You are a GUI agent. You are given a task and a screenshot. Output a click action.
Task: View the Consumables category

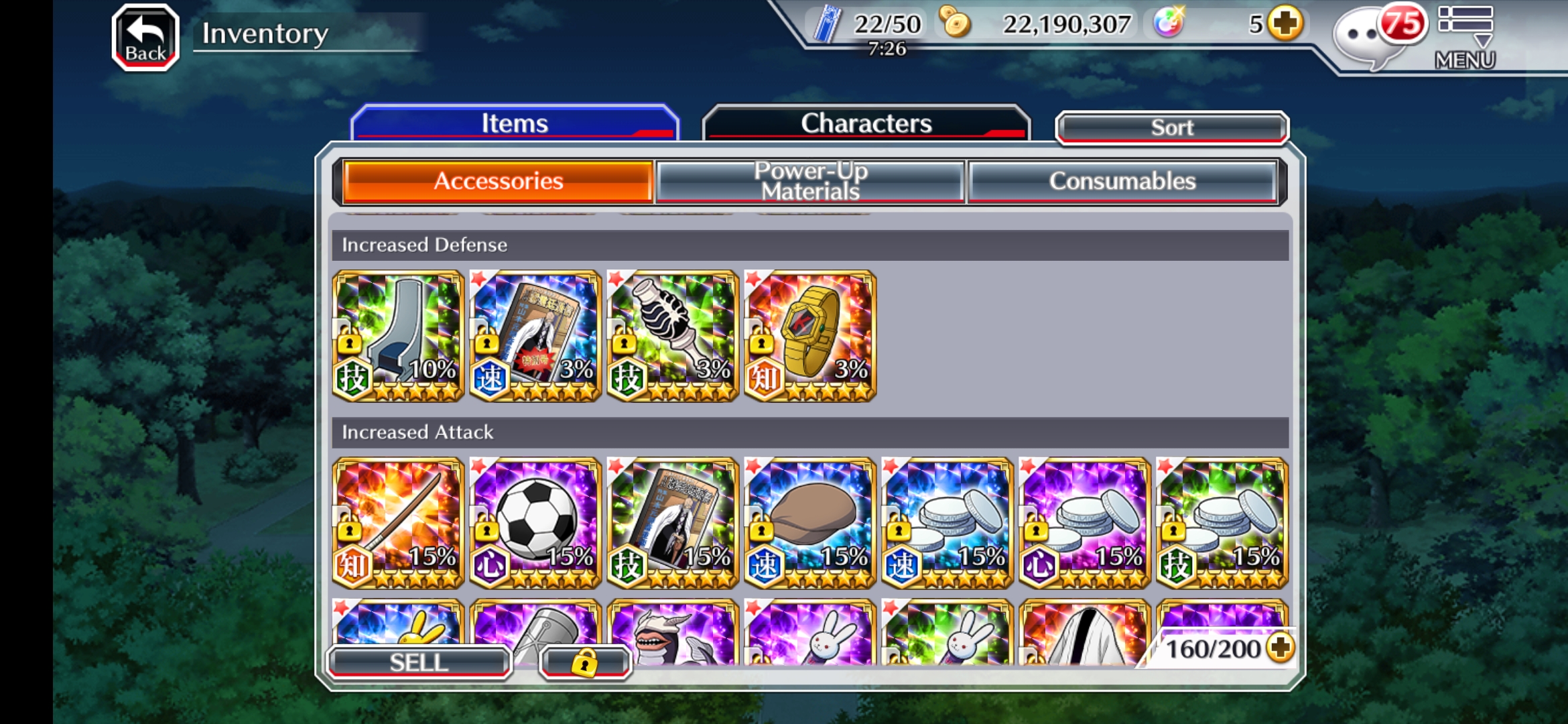click(1122, 181)
